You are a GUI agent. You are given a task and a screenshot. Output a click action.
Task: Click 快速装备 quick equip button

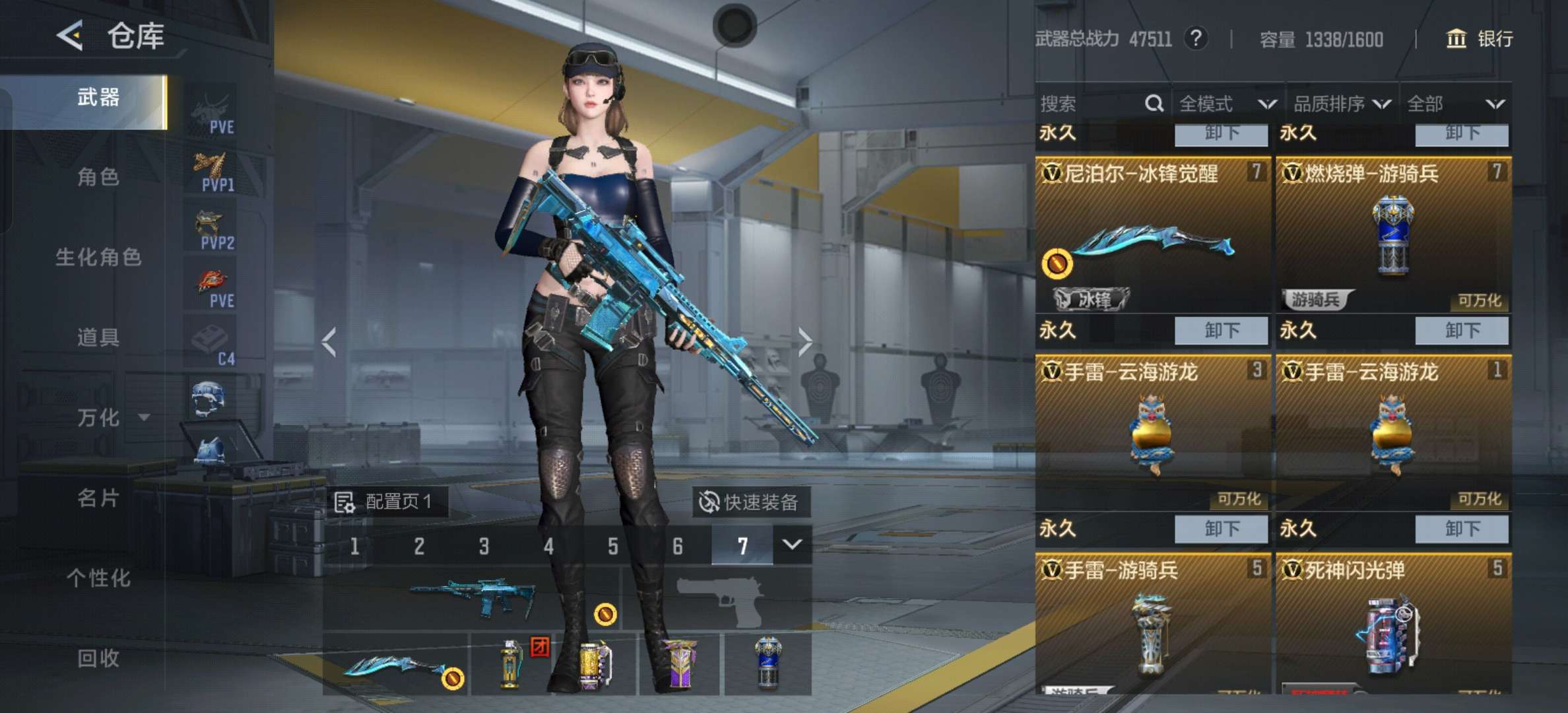coord(750,502)
